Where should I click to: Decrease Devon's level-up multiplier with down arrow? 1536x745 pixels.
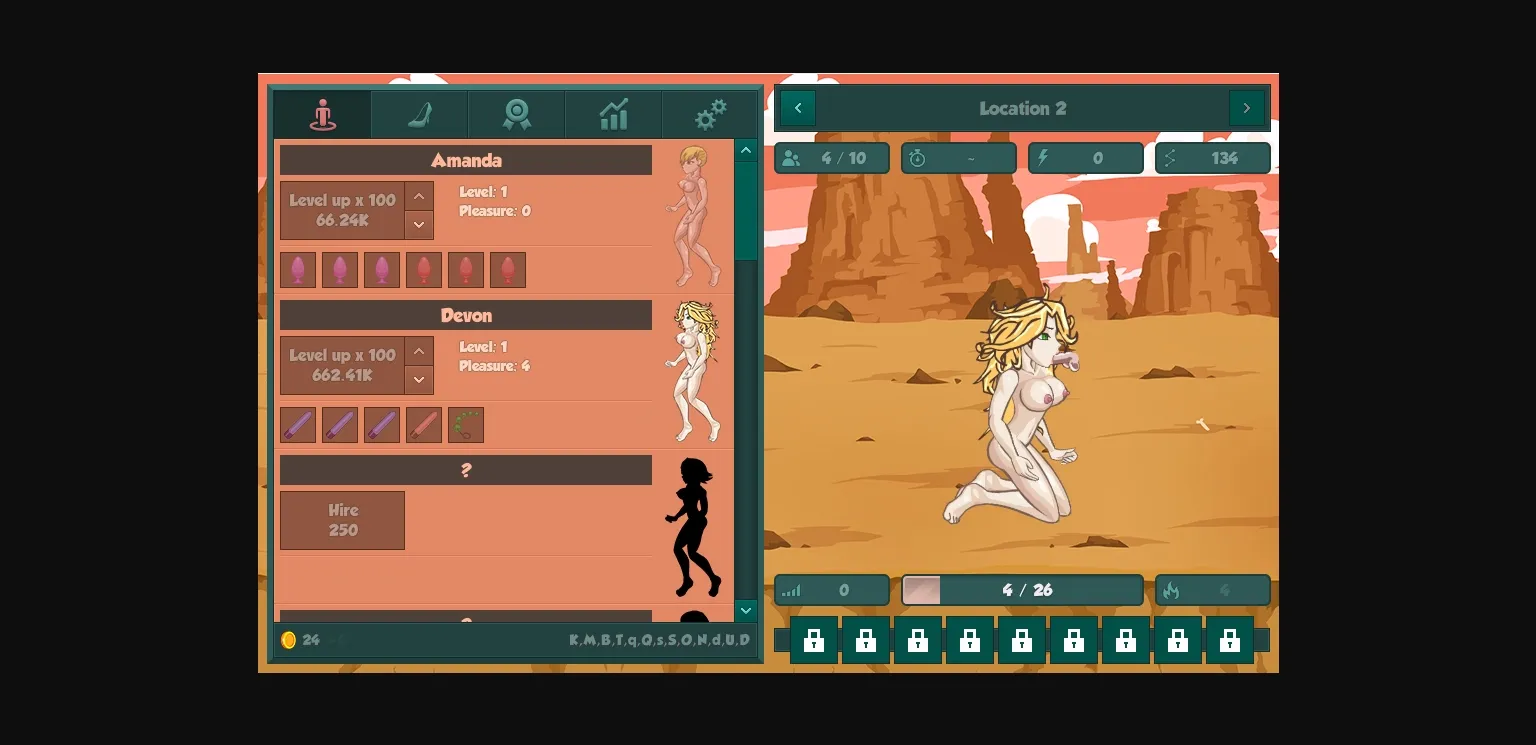pyautogui.click(x=418, y=379)
